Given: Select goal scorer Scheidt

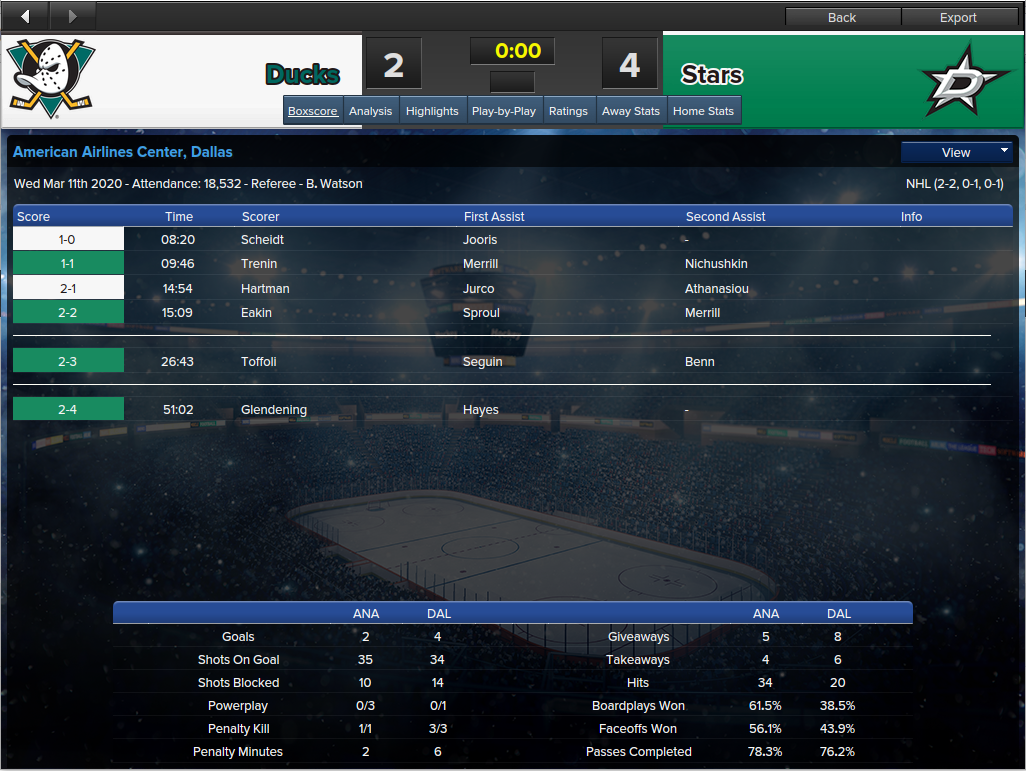Looking at the screenshot, I should (263, 240).
